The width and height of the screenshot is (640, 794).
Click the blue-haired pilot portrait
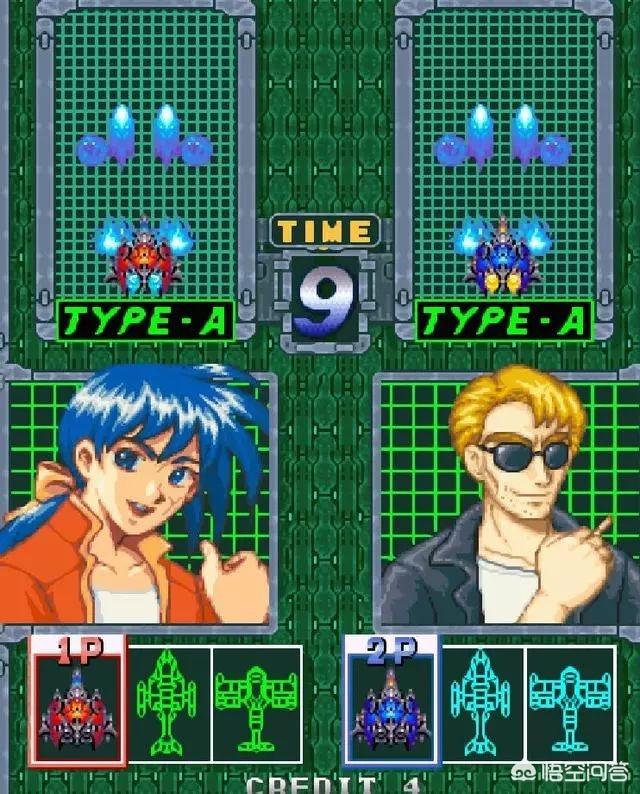point(140,495)
